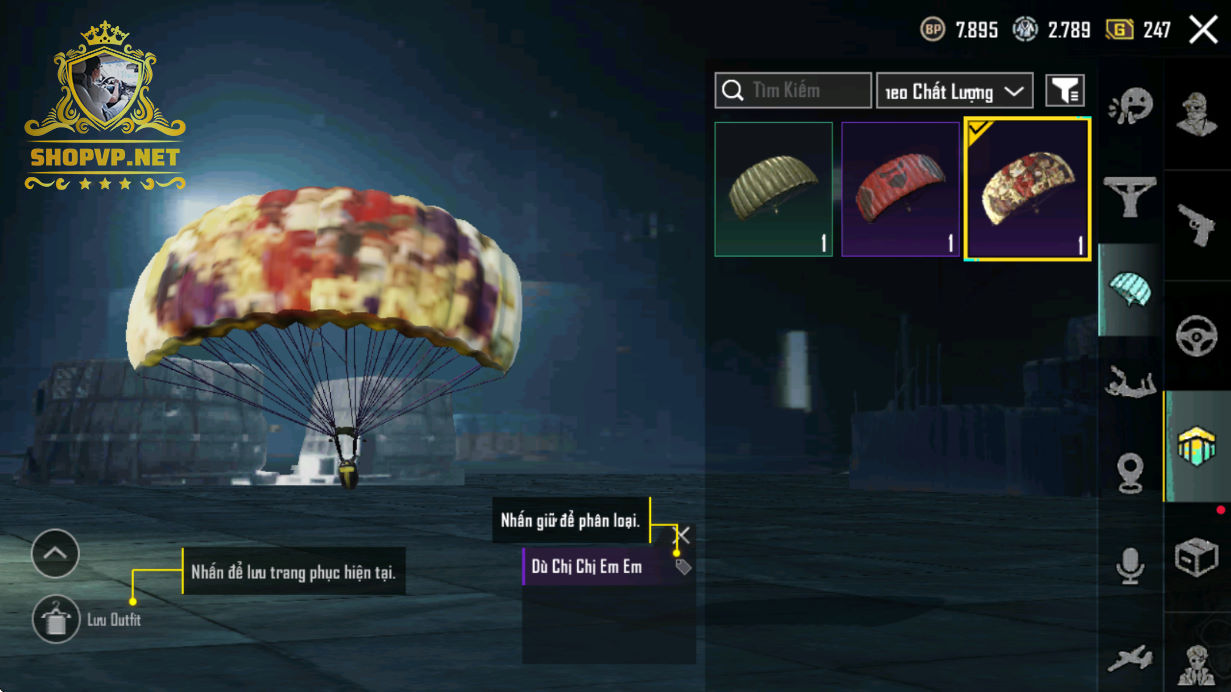The width and height of the screenshot is (1231, 692).
Task: Switch to the pistol weapon skins tab
Action: click(x=1196, y=225)
